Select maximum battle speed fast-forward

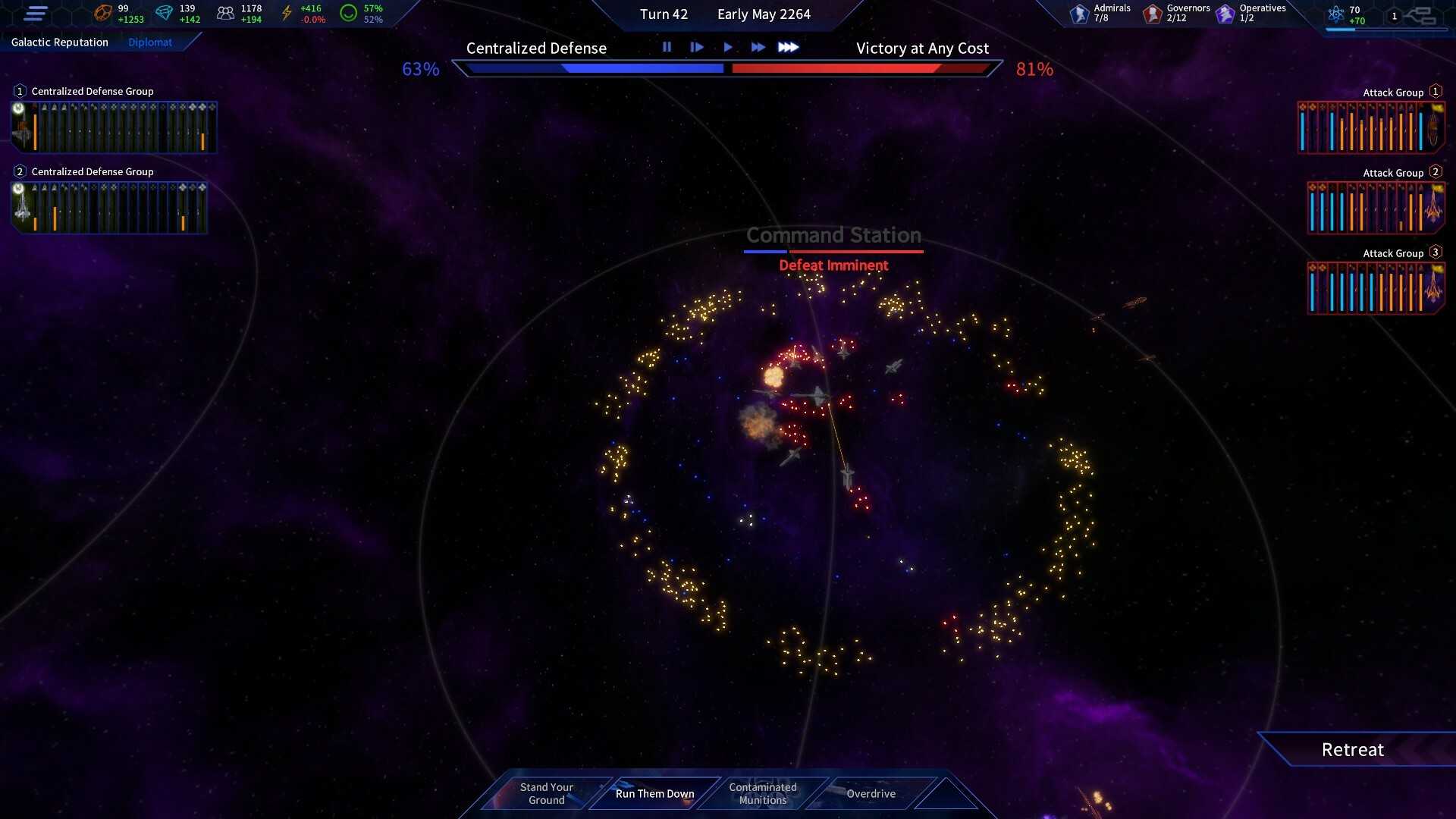pyautogui.click(x=789, y=47)
